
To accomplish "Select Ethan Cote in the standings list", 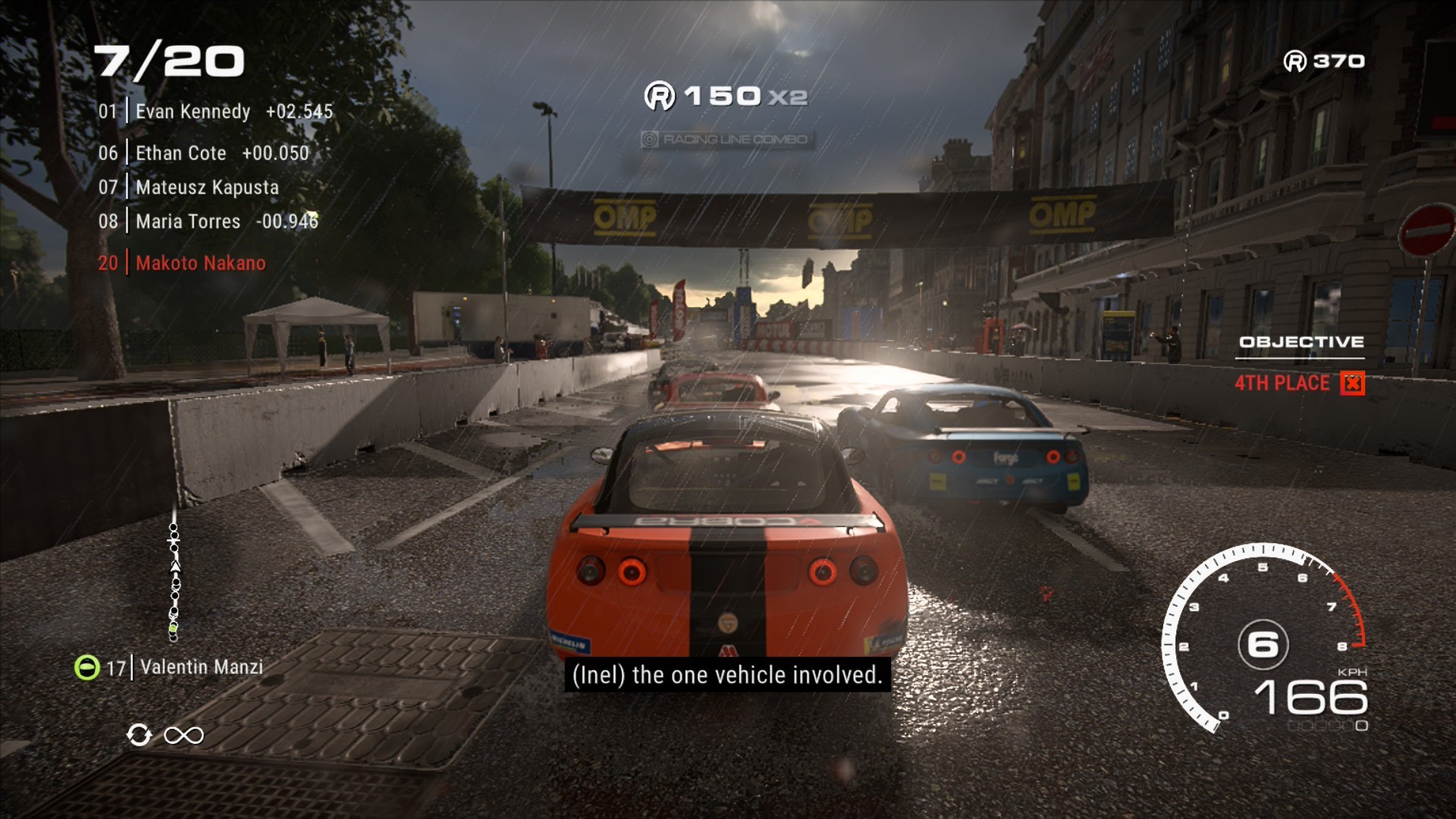I will [x=202, y=153].
